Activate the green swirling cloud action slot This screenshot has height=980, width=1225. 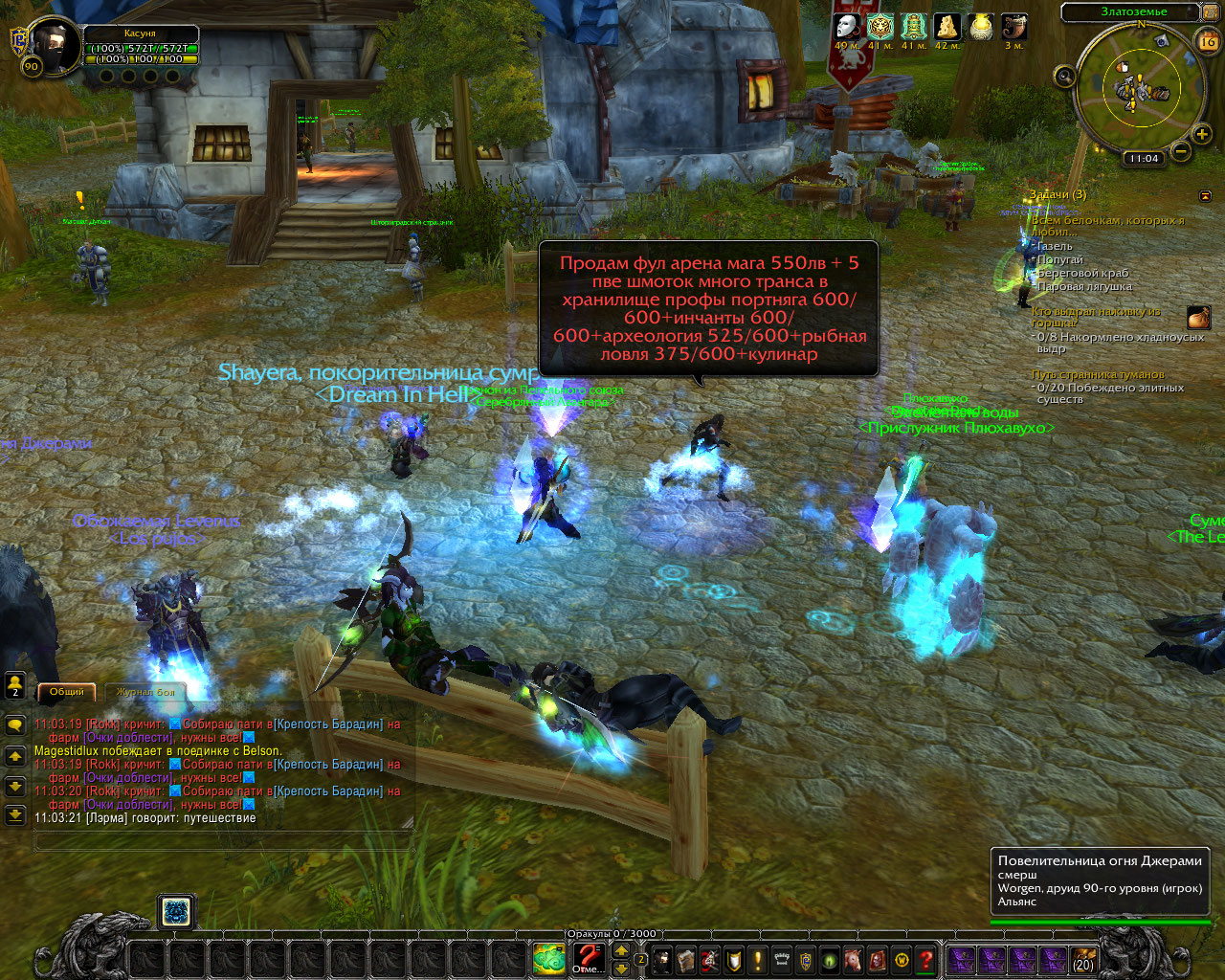tap(549, 958)
